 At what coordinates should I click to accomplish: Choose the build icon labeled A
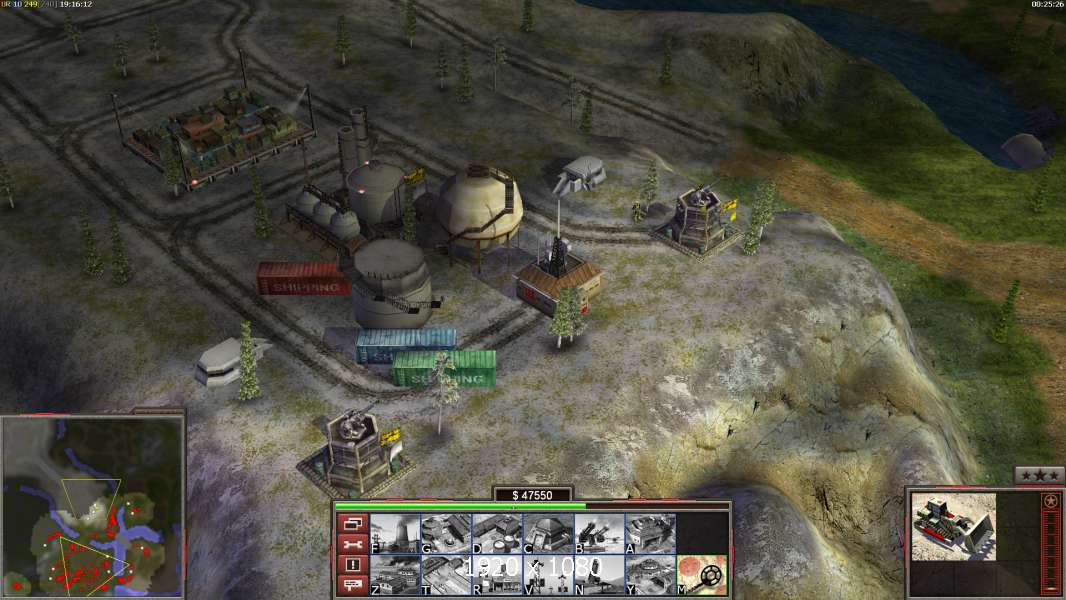coord(650,534)
